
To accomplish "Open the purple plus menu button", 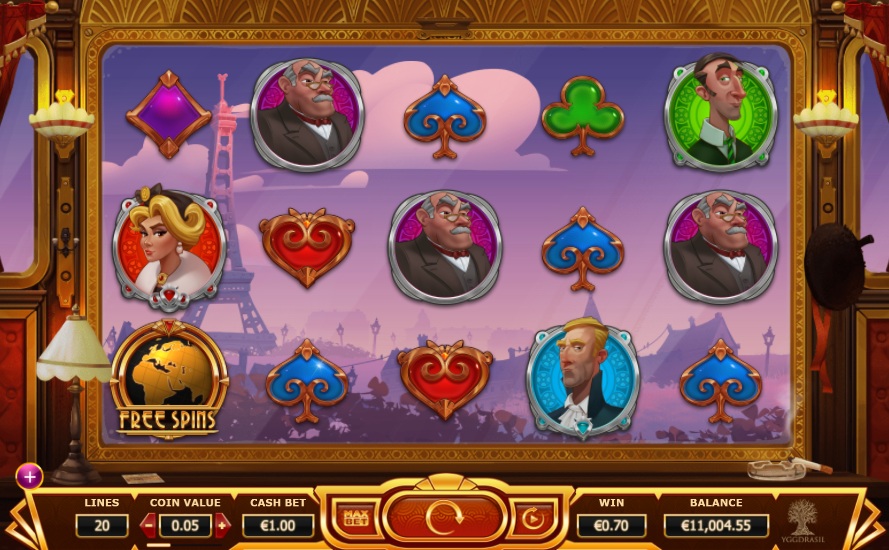I will click(29, 476).
